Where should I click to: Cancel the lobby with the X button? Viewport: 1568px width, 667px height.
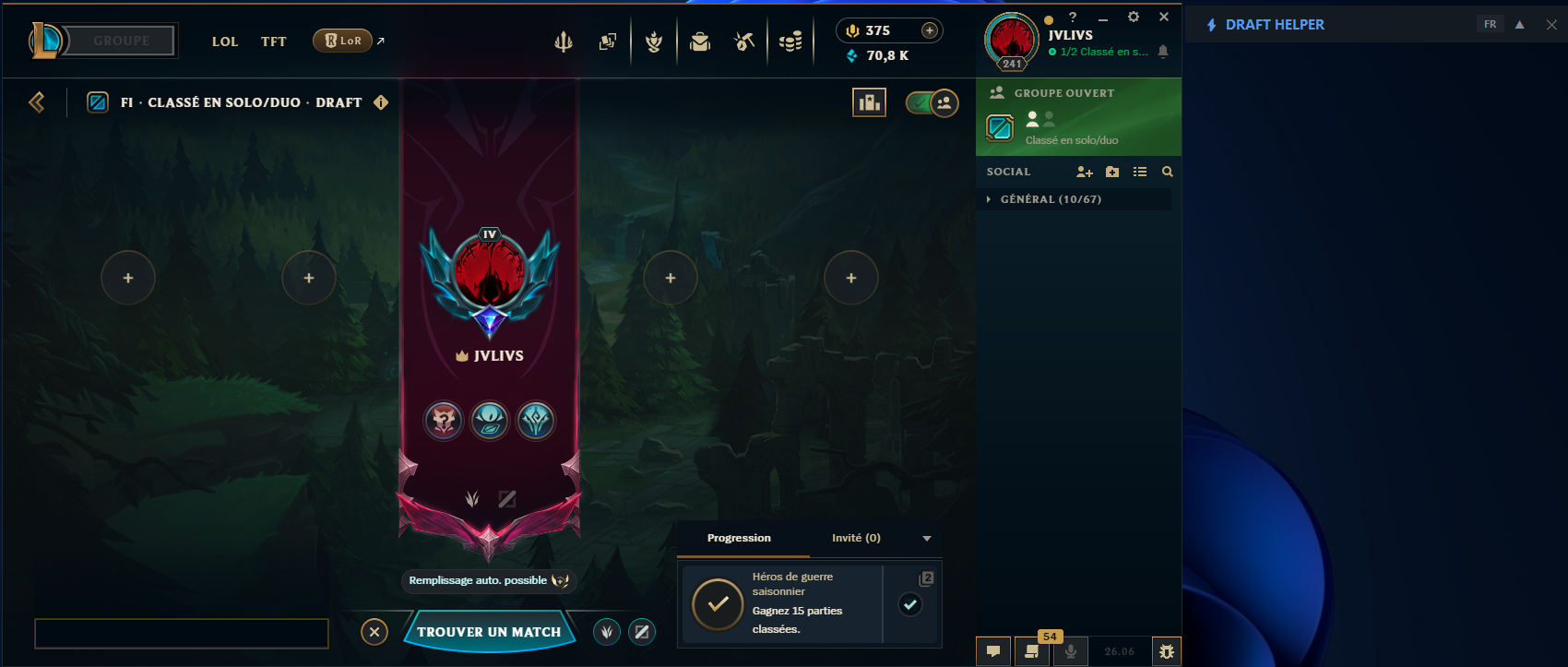tap(374, 632)
